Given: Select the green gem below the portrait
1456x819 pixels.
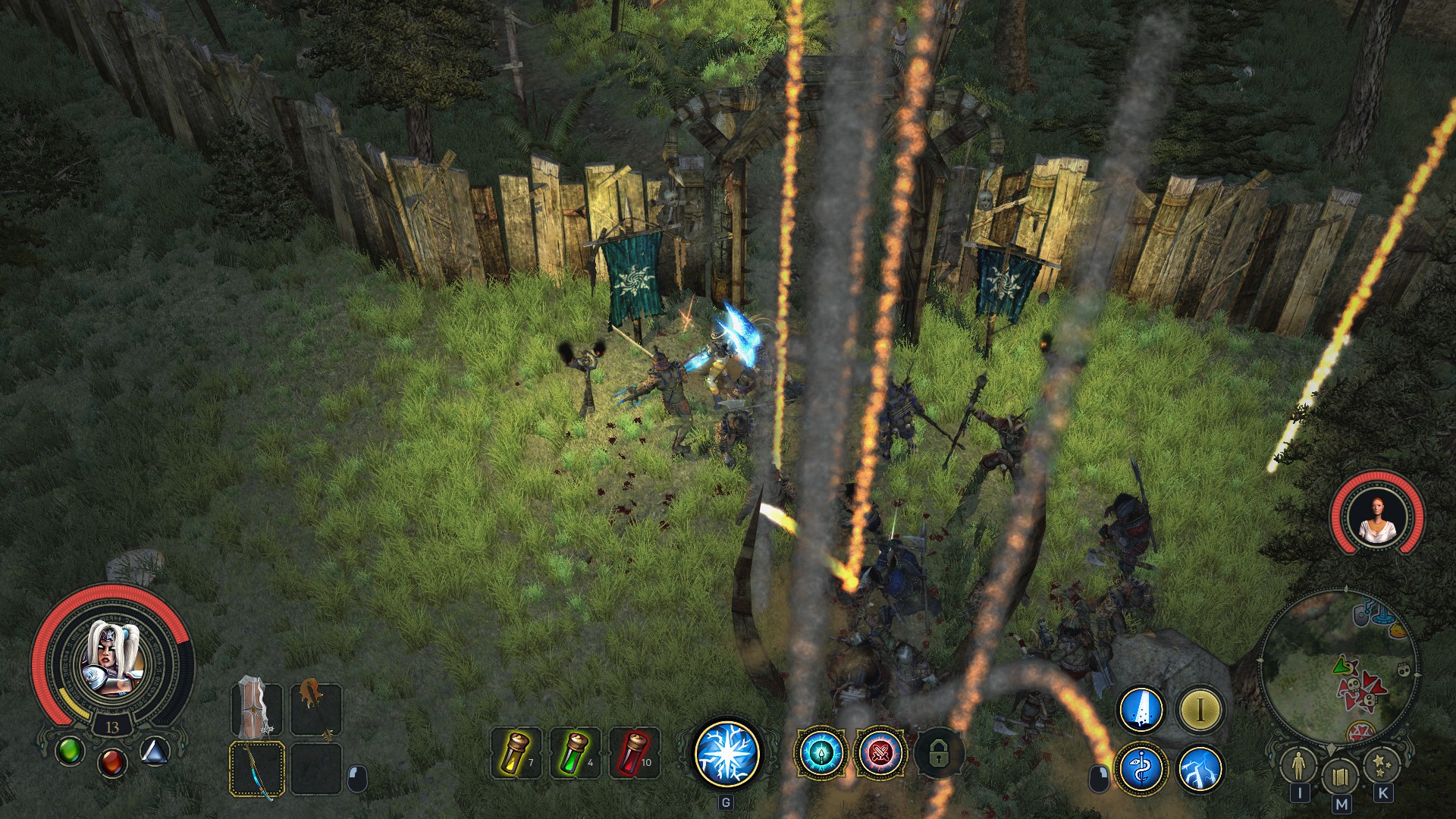Looking at the screenshot, I should coord(70,751).
